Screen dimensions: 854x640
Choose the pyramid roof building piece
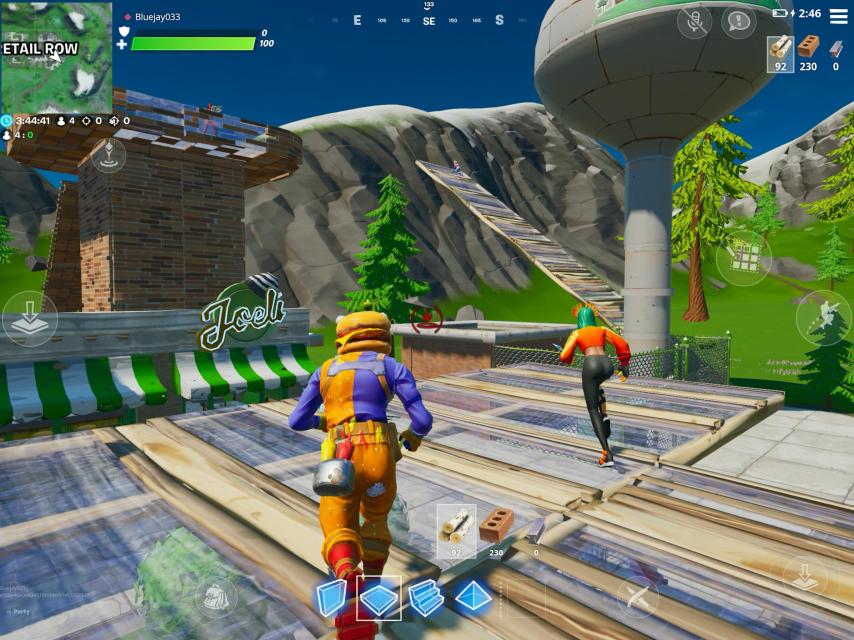tap(473, 598)
